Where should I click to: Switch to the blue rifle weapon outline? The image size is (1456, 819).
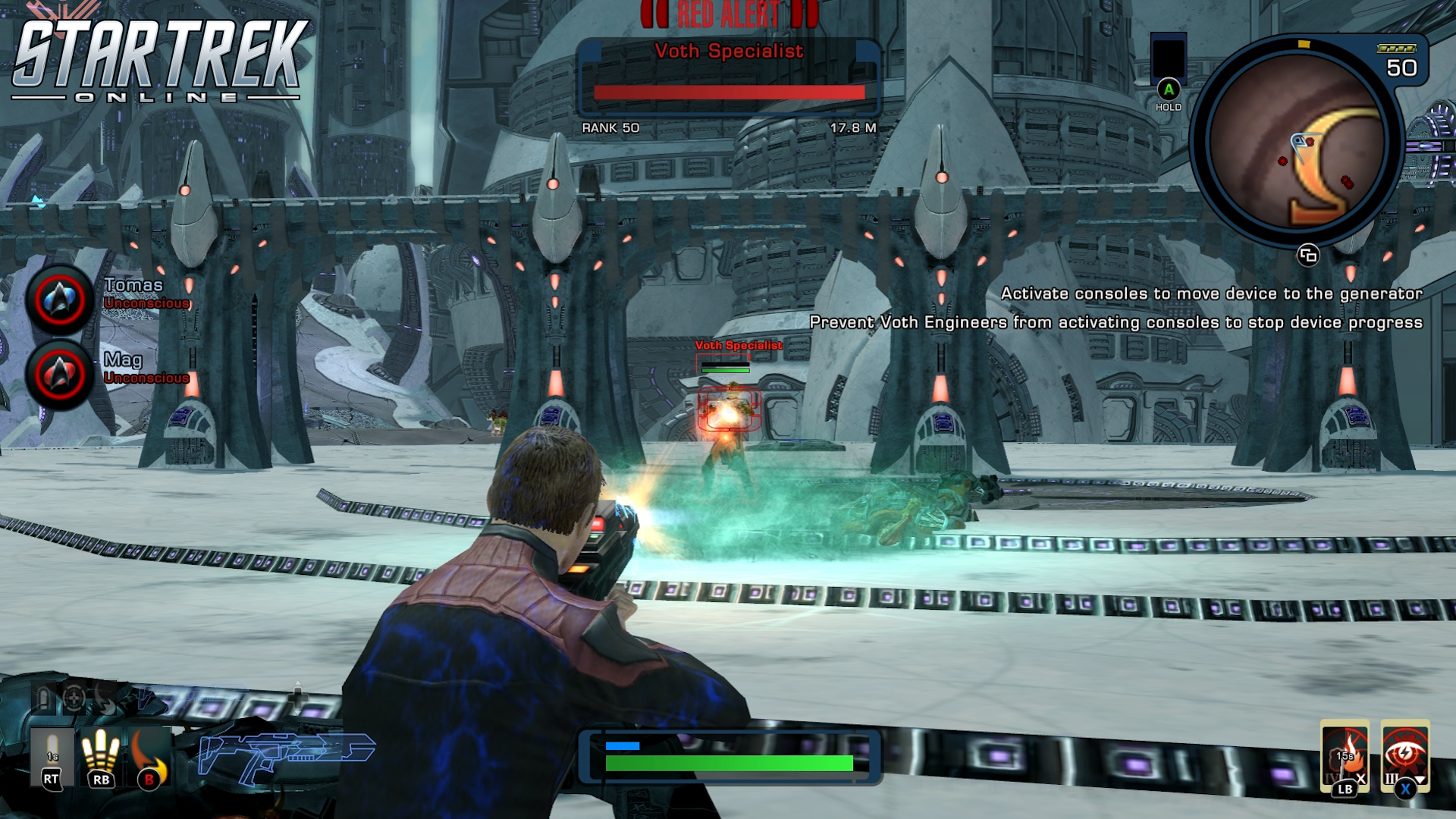(285, 754)
